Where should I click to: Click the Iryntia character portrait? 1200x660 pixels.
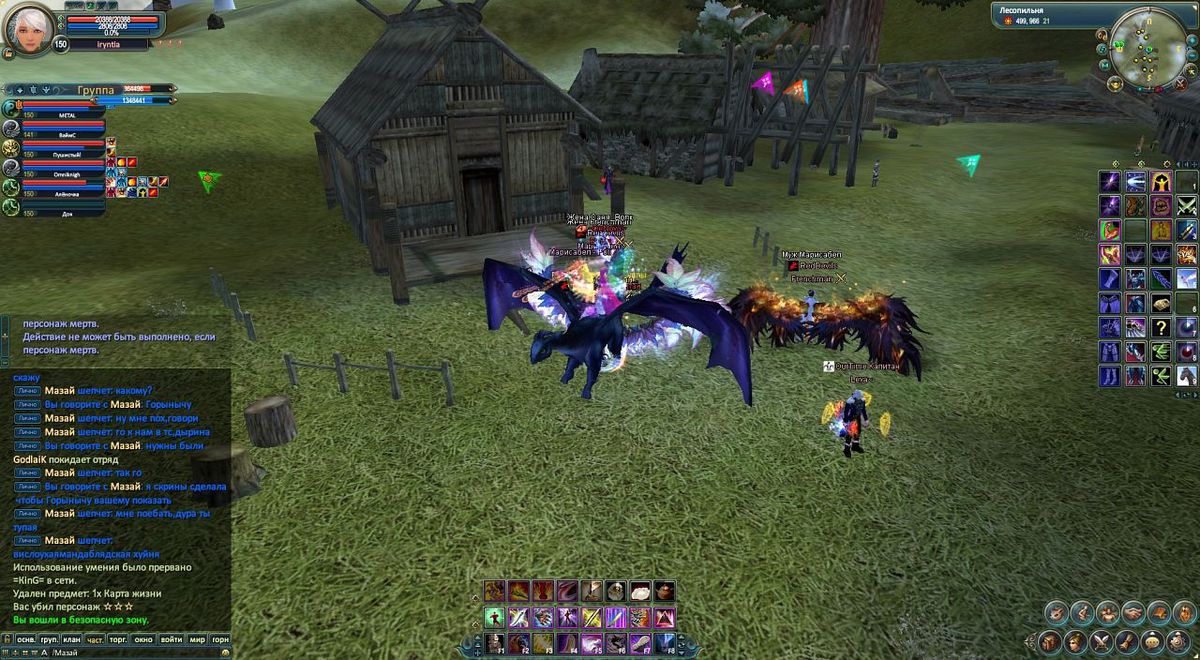pyautogui.click(x=29, y=30)
